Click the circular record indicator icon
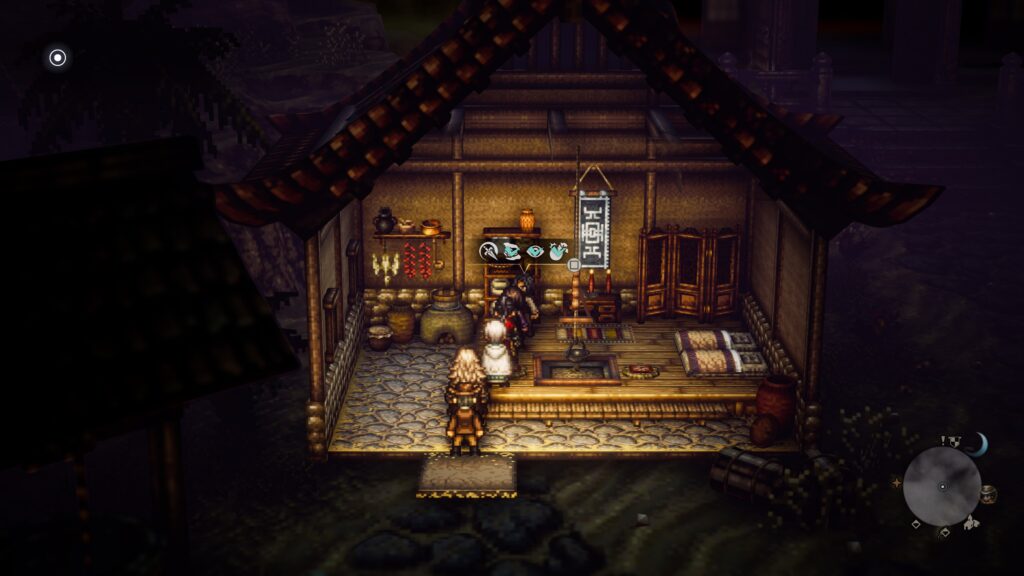 tap(57, 57)
